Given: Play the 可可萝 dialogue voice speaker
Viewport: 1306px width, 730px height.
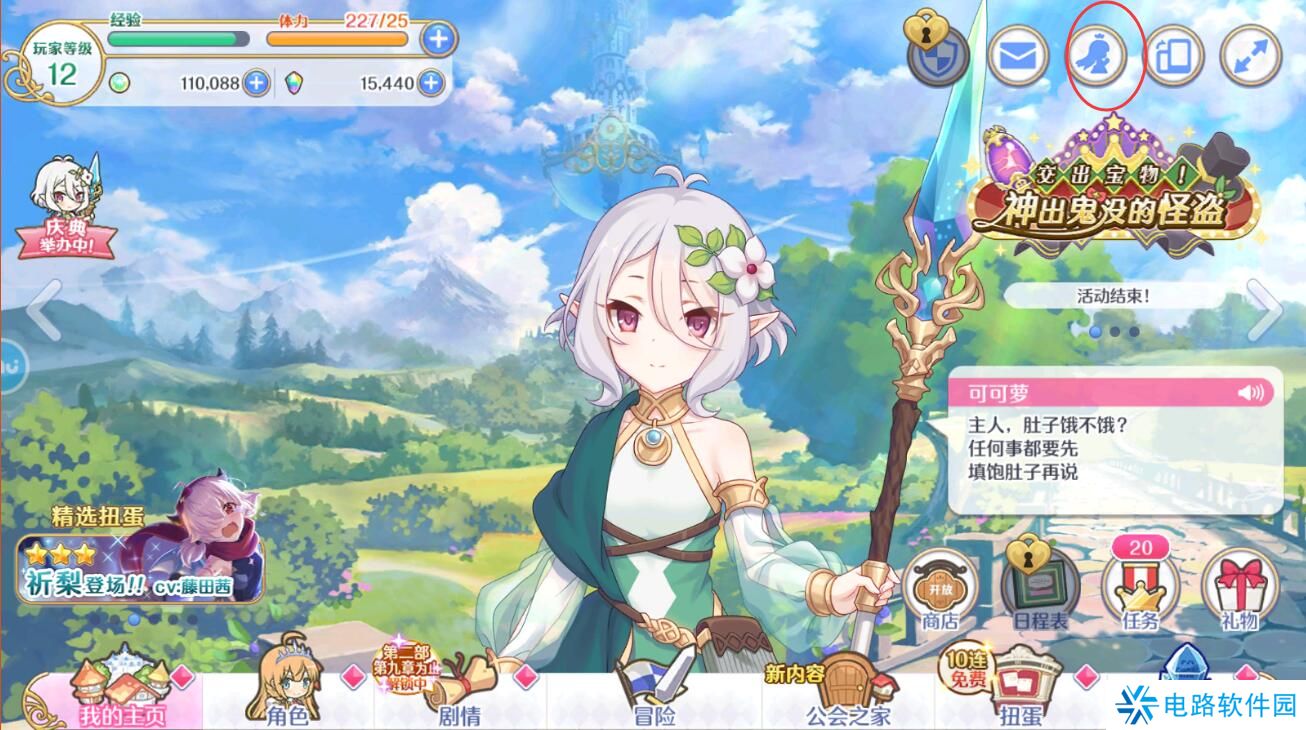Looking at the screenshot, I should (1250, 392).
